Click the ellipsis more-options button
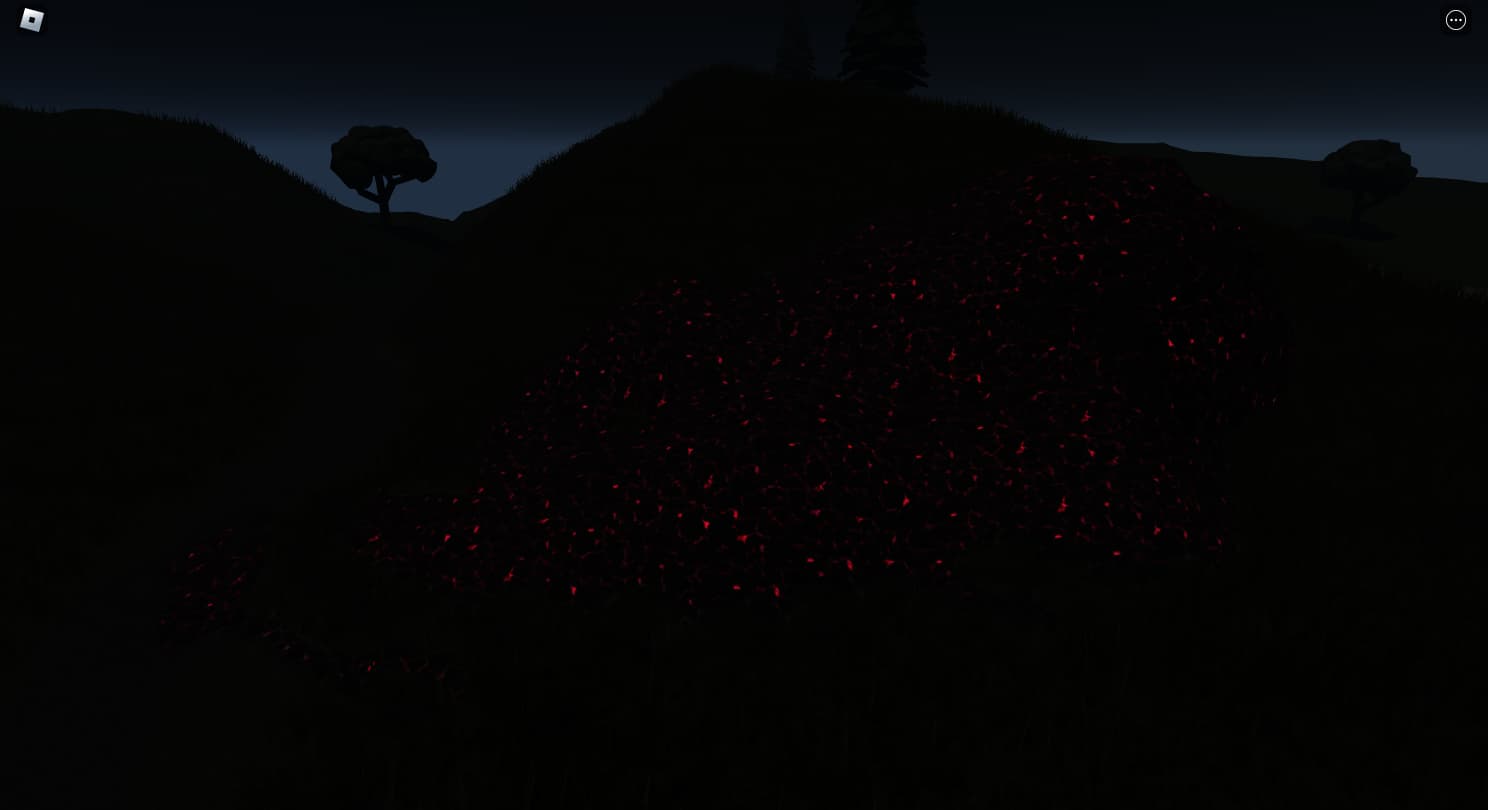 pyautogui.click(x=1456, y=20)
